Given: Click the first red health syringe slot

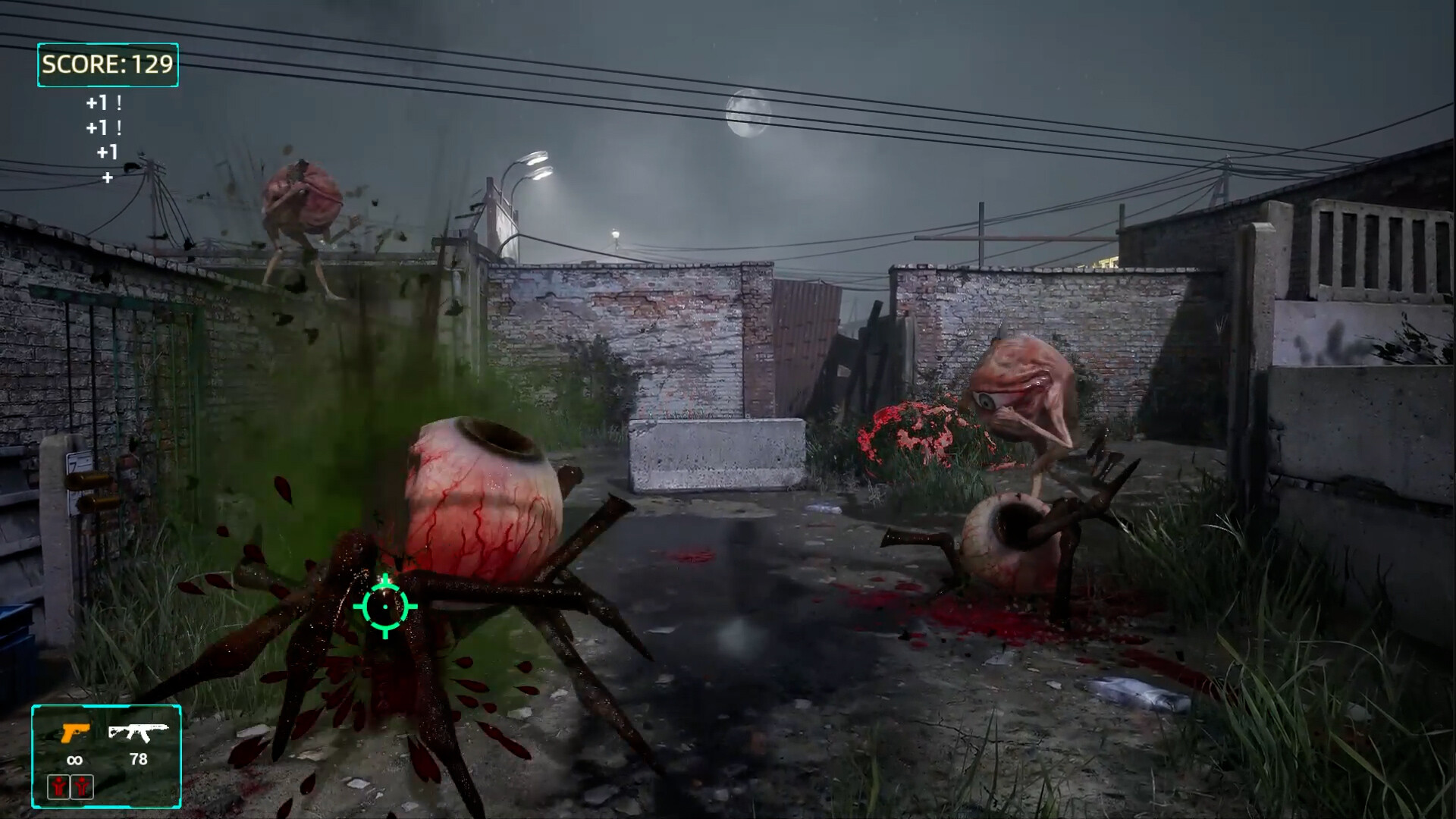Looking at the screenshot, I should [x=59, y=787].
